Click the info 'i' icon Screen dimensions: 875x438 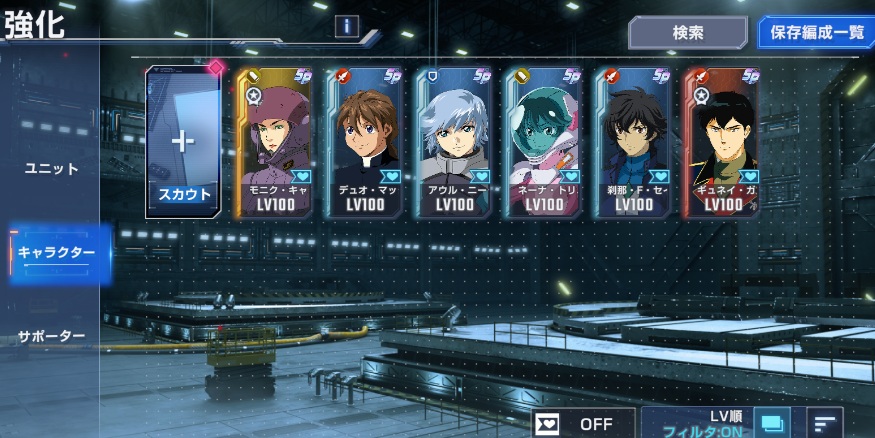click(x=346, y=27)
